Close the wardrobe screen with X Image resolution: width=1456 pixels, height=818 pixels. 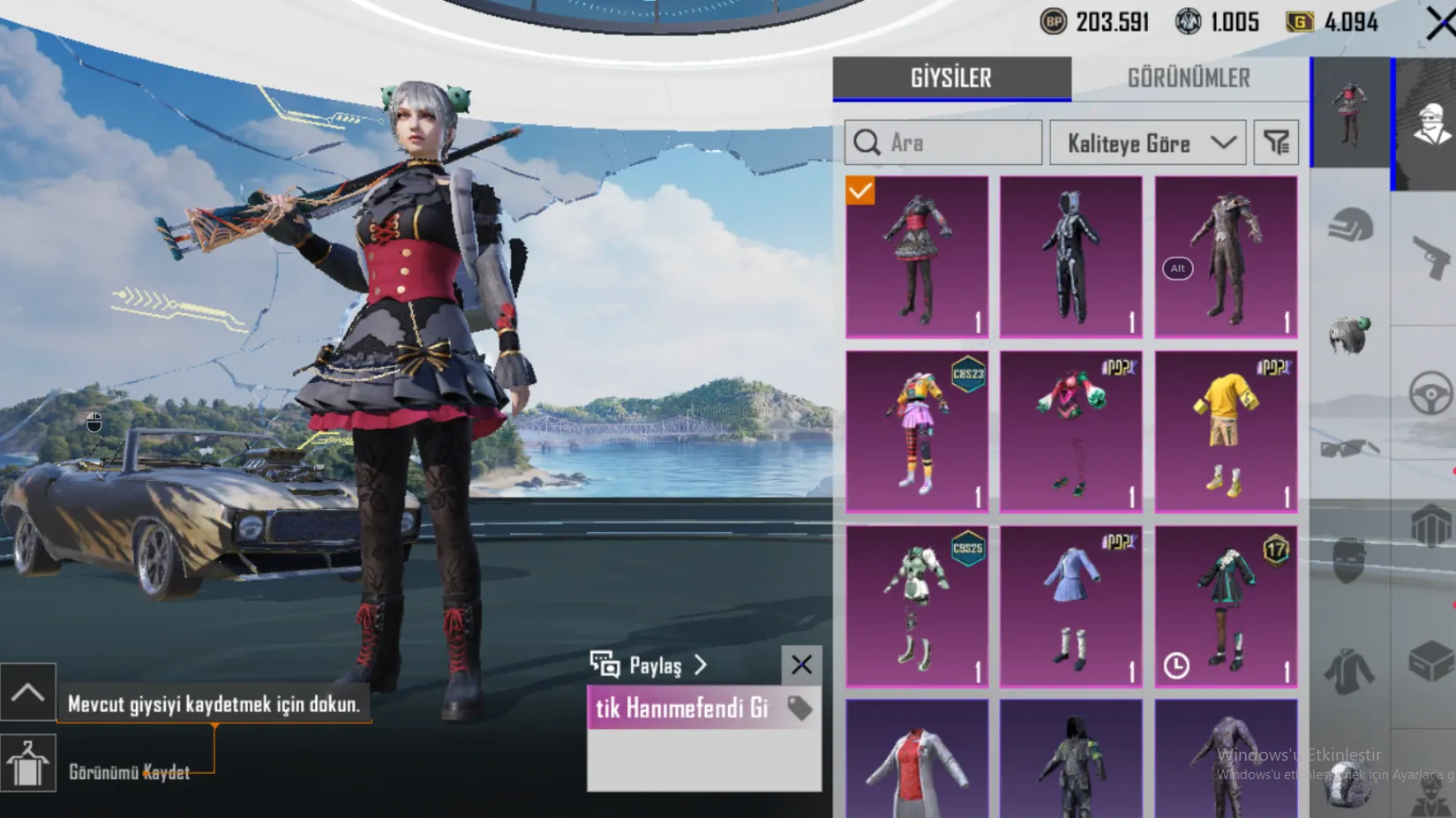1440,24
